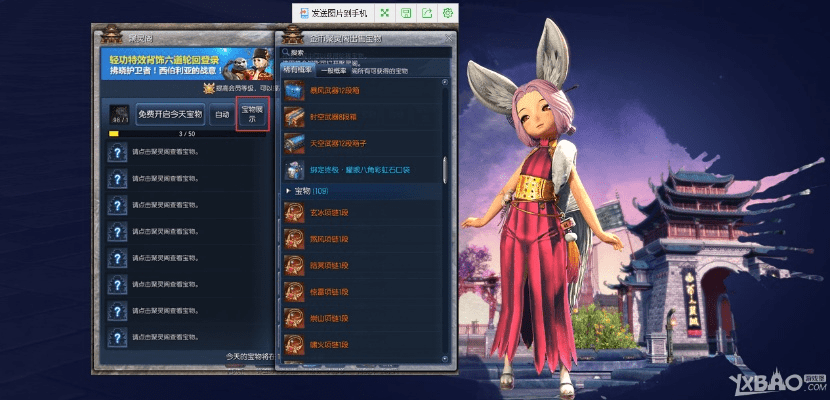Viewport: 830px width, 400px height.
Task: Click the search field in the treasure list
Action: pyautogui.click(x=365, y=53)
